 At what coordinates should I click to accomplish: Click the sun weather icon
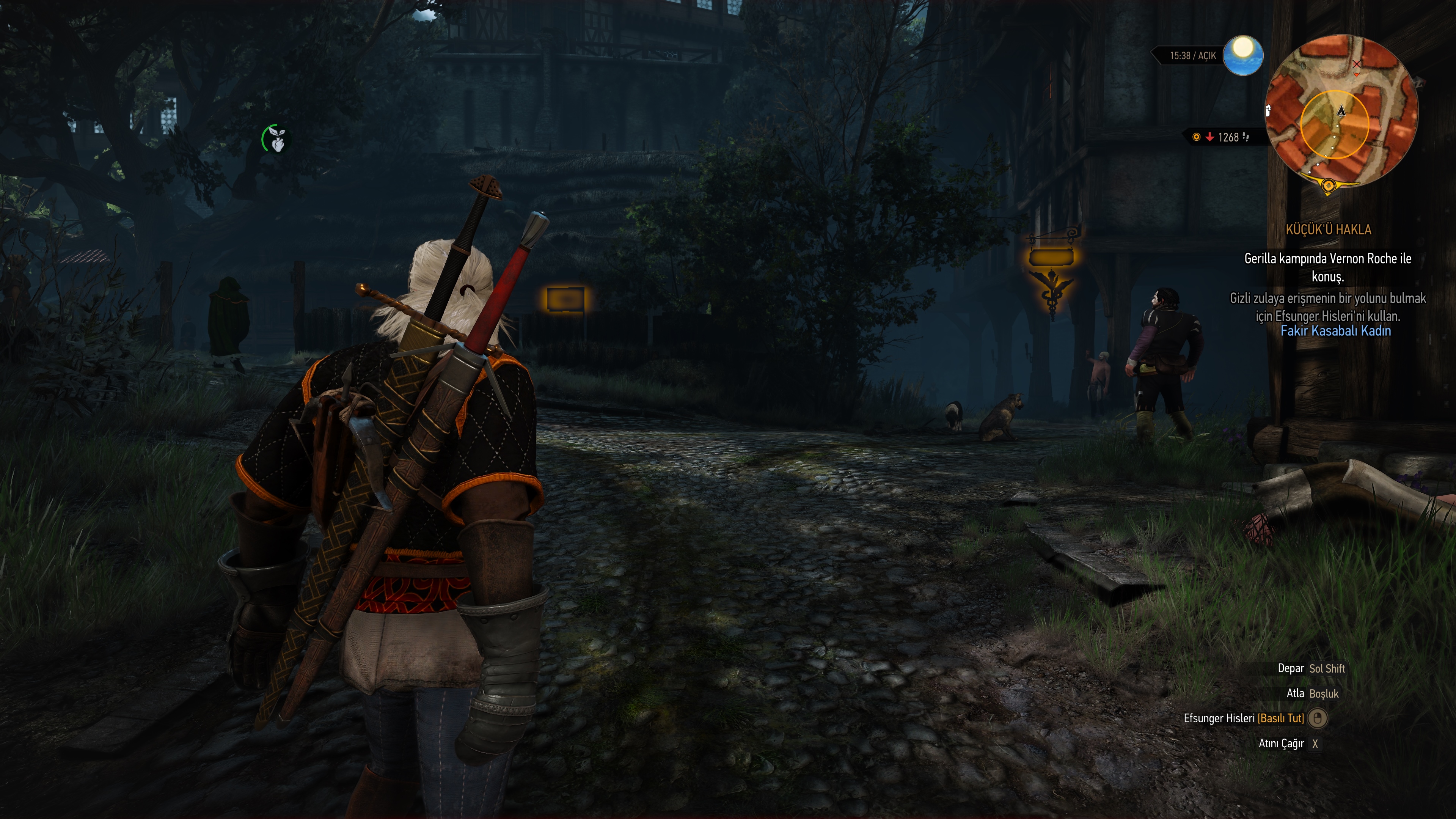click(x=1242, y=55)
